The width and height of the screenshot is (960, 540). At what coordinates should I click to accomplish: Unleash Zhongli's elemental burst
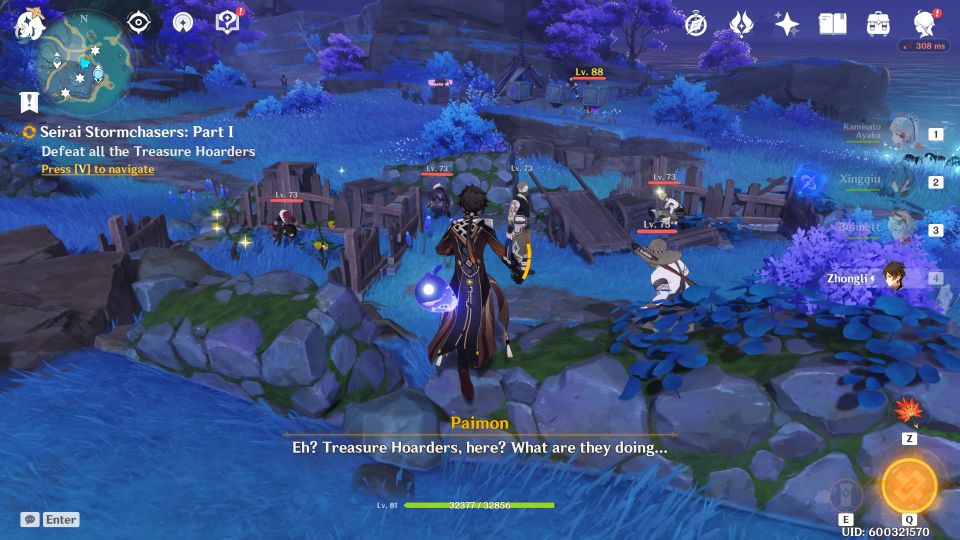pyautogui.click(x=909, y=485)
